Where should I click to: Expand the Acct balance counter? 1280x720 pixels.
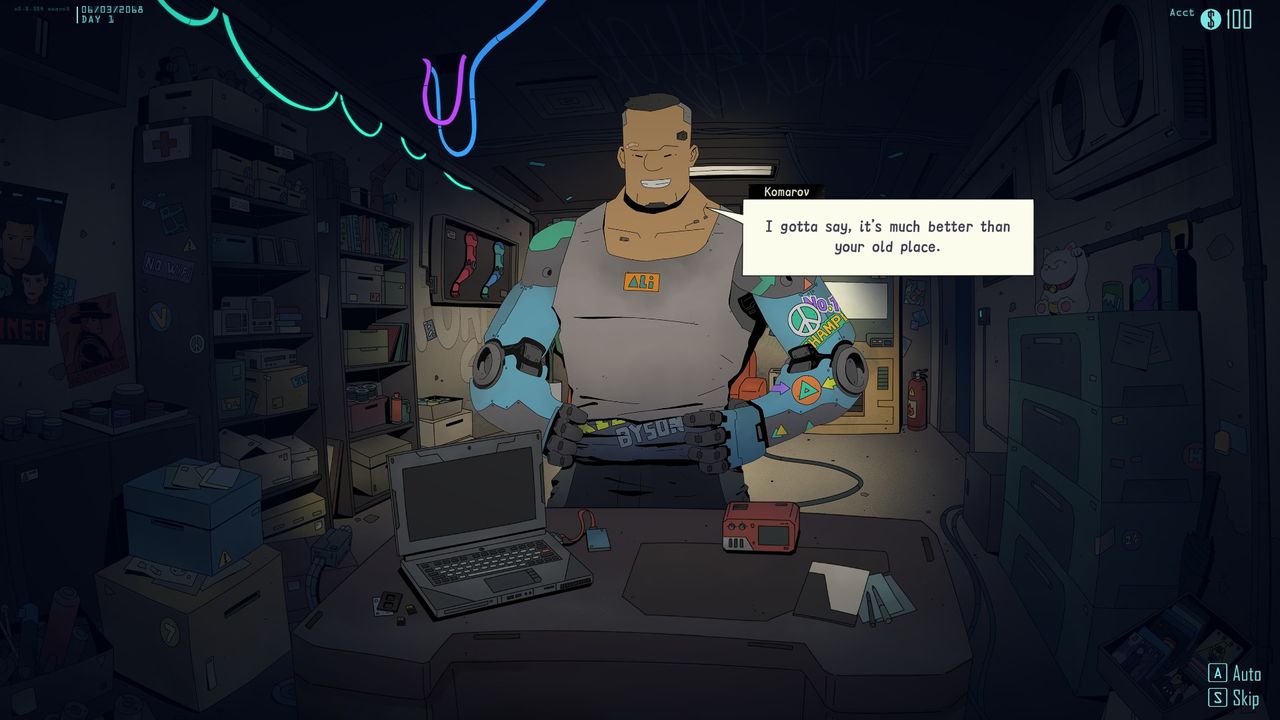click(1180, 13)
